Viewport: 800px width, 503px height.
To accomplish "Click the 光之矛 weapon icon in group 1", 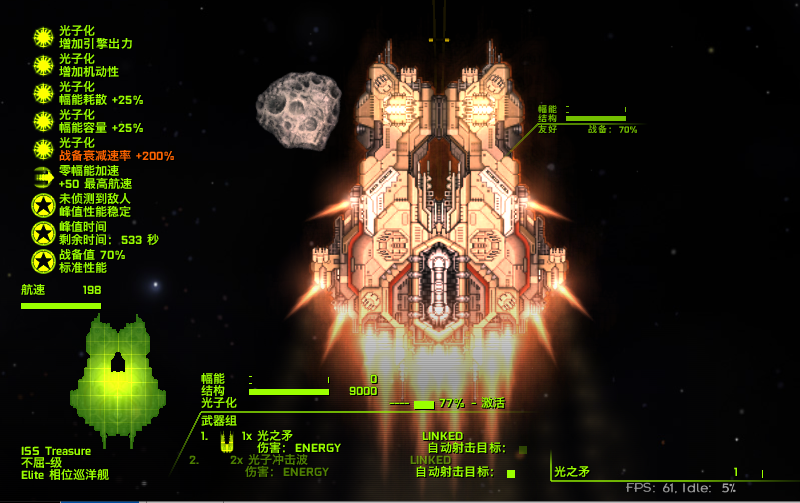I will pyautogui.click(x=227, y=438).
